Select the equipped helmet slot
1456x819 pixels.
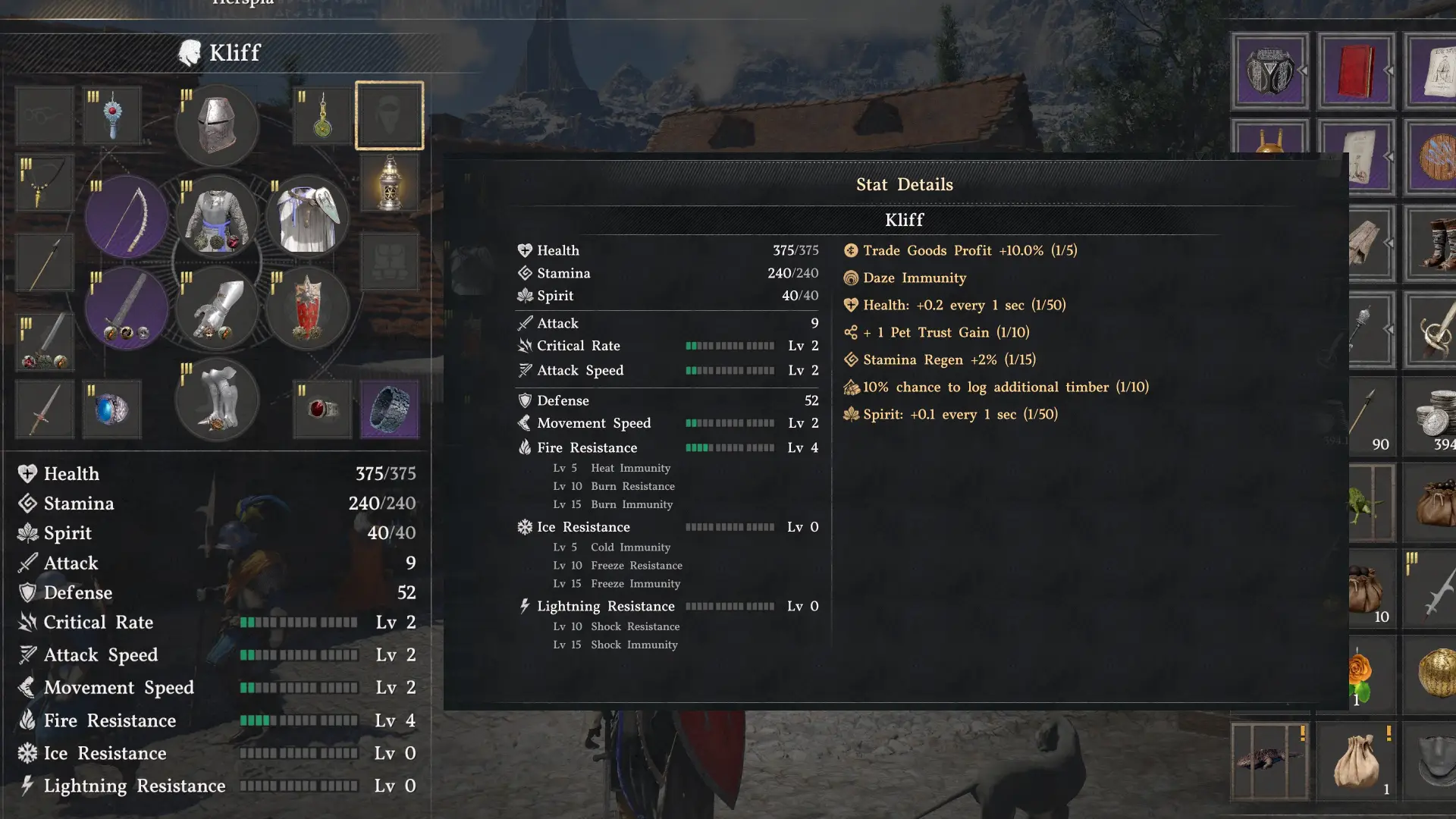tap(218, 125)
